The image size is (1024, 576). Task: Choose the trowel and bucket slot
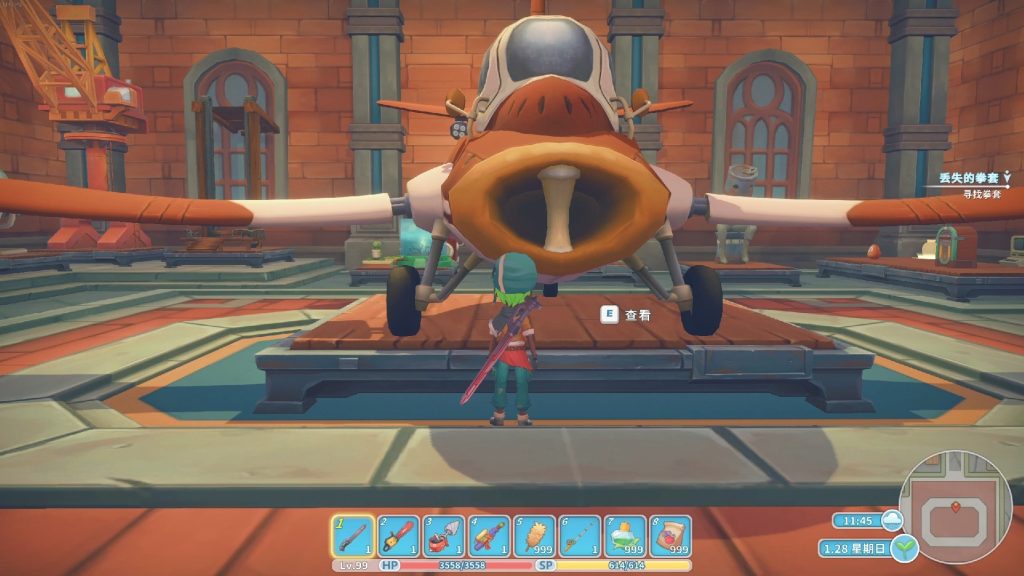click(443, 536)
